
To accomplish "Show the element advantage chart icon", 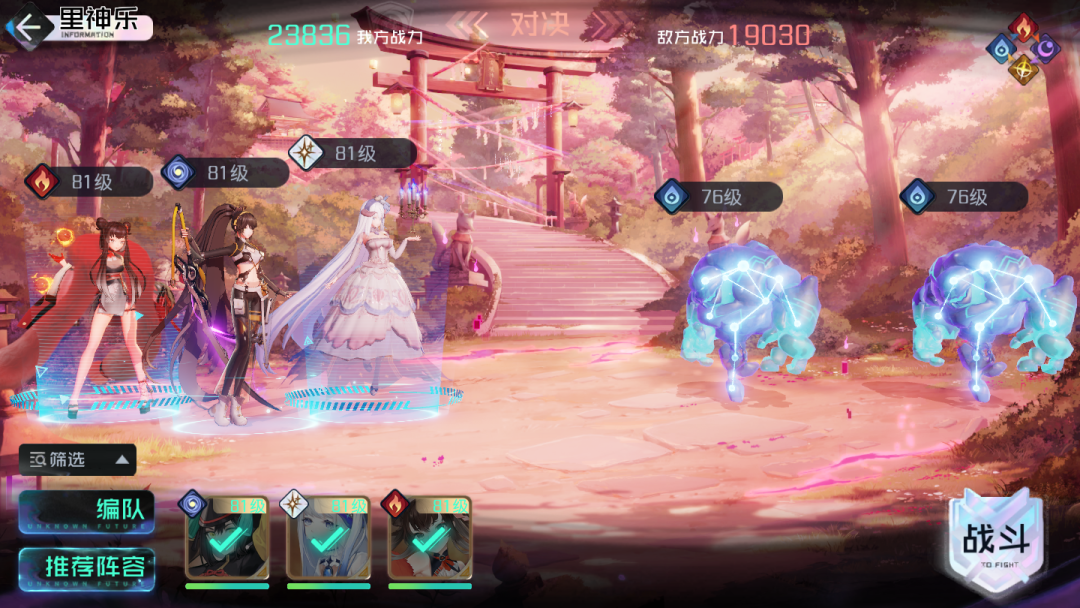I will click(1022, 48).
